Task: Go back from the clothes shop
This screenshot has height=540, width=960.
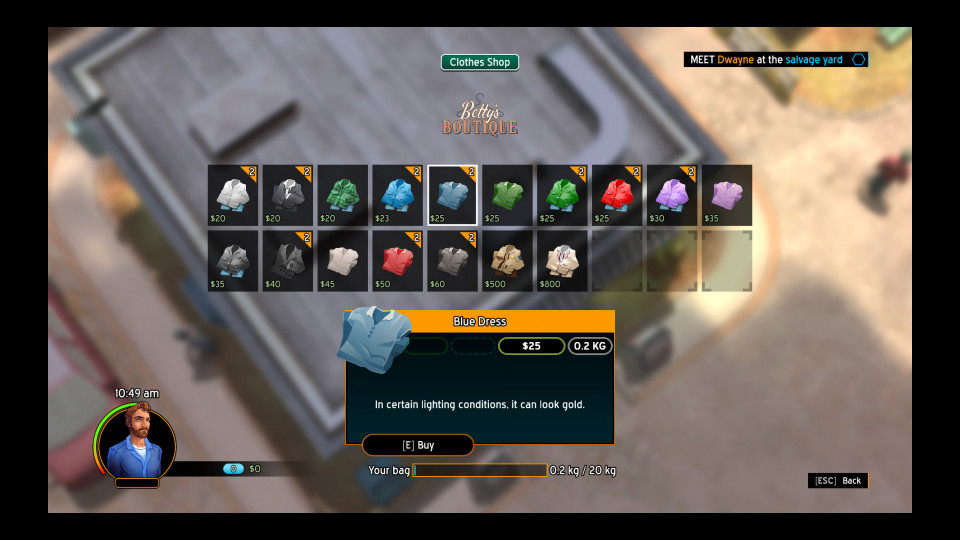Action: coord(838,481)
